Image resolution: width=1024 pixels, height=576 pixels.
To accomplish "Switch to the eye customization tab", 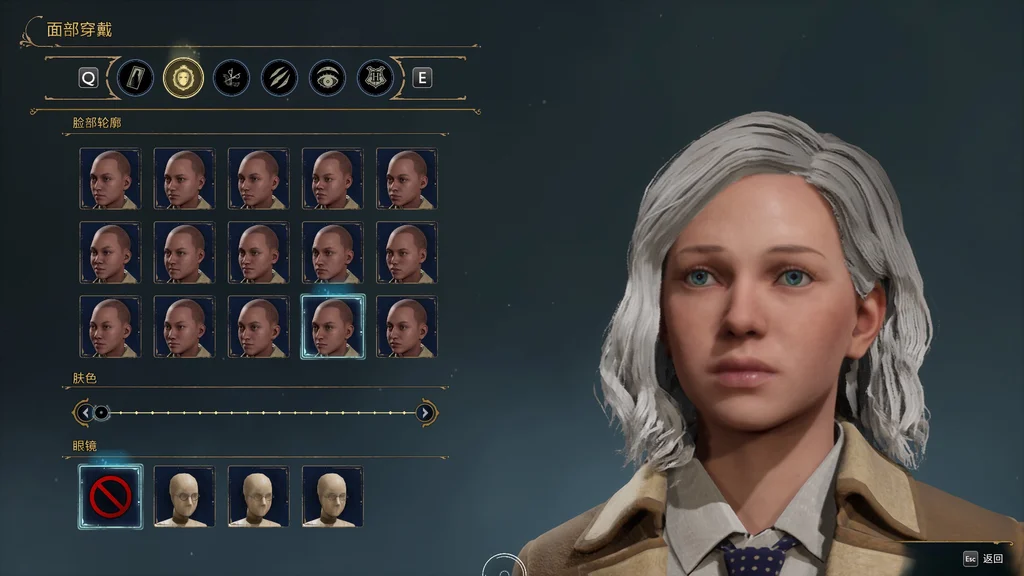I will click(328, 77).
